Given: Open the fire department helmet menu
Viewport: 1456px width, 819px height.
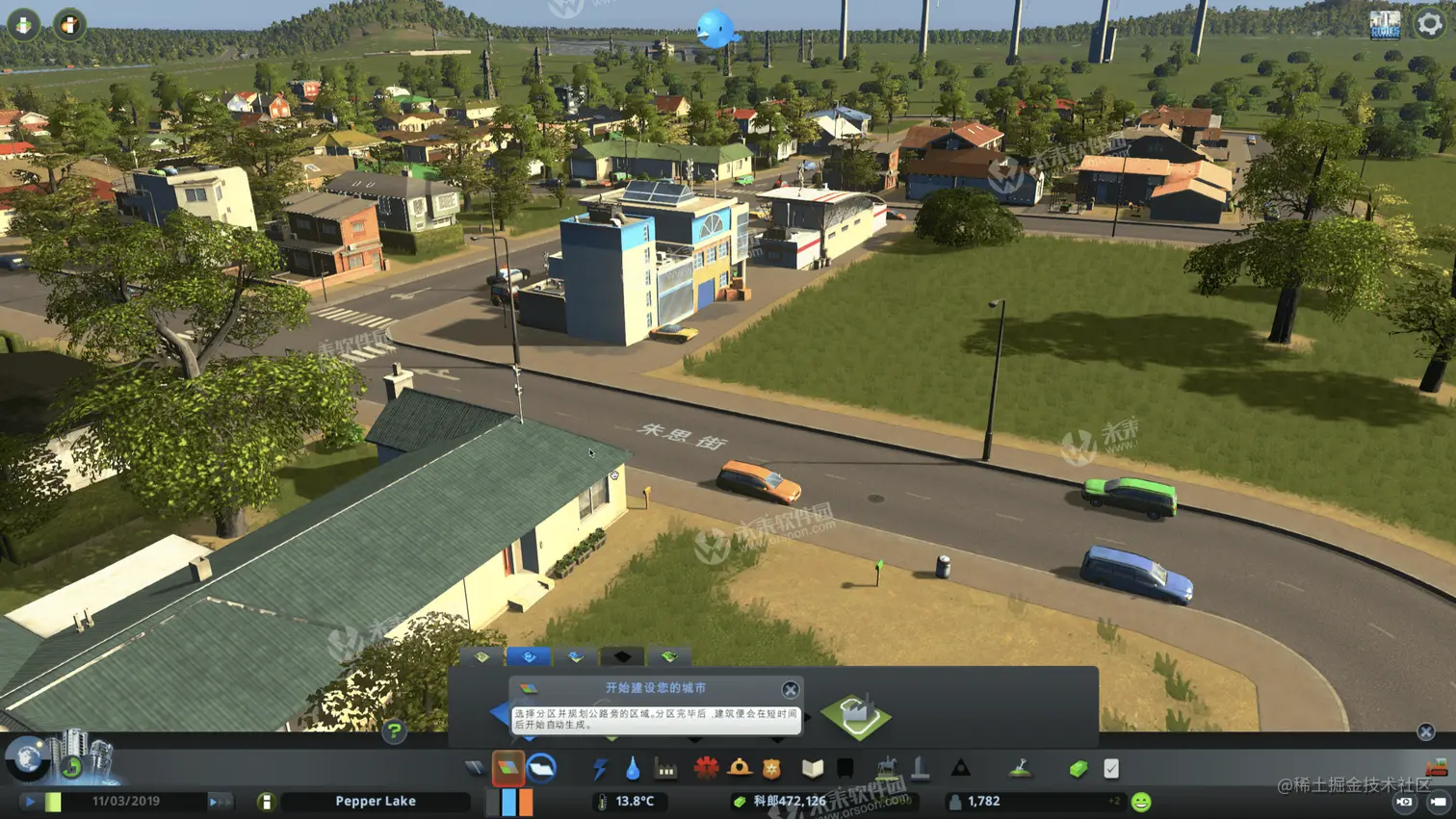Looking at the screenshot, I should [740, 768].
